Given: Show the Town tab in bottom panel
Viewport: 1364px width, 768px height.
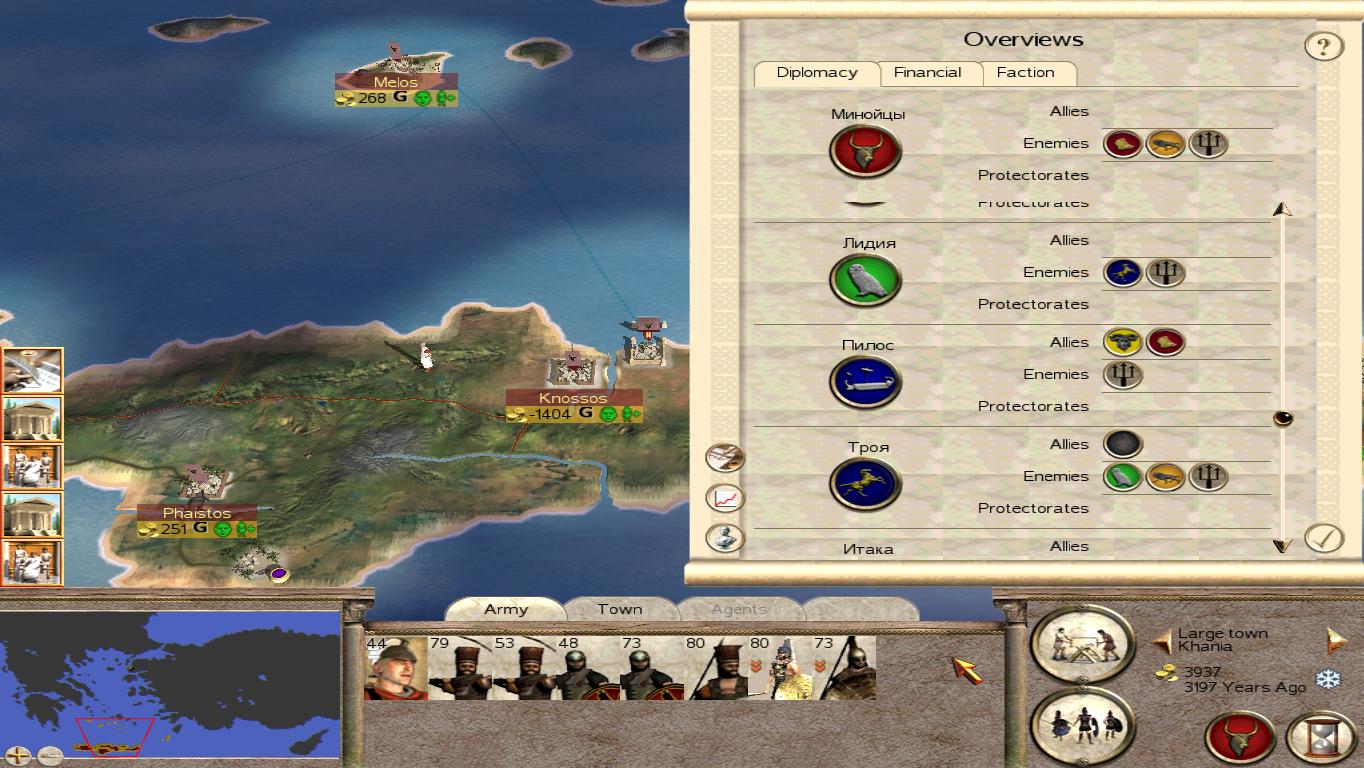Looking at the screenshot, I should pos(620,609).
